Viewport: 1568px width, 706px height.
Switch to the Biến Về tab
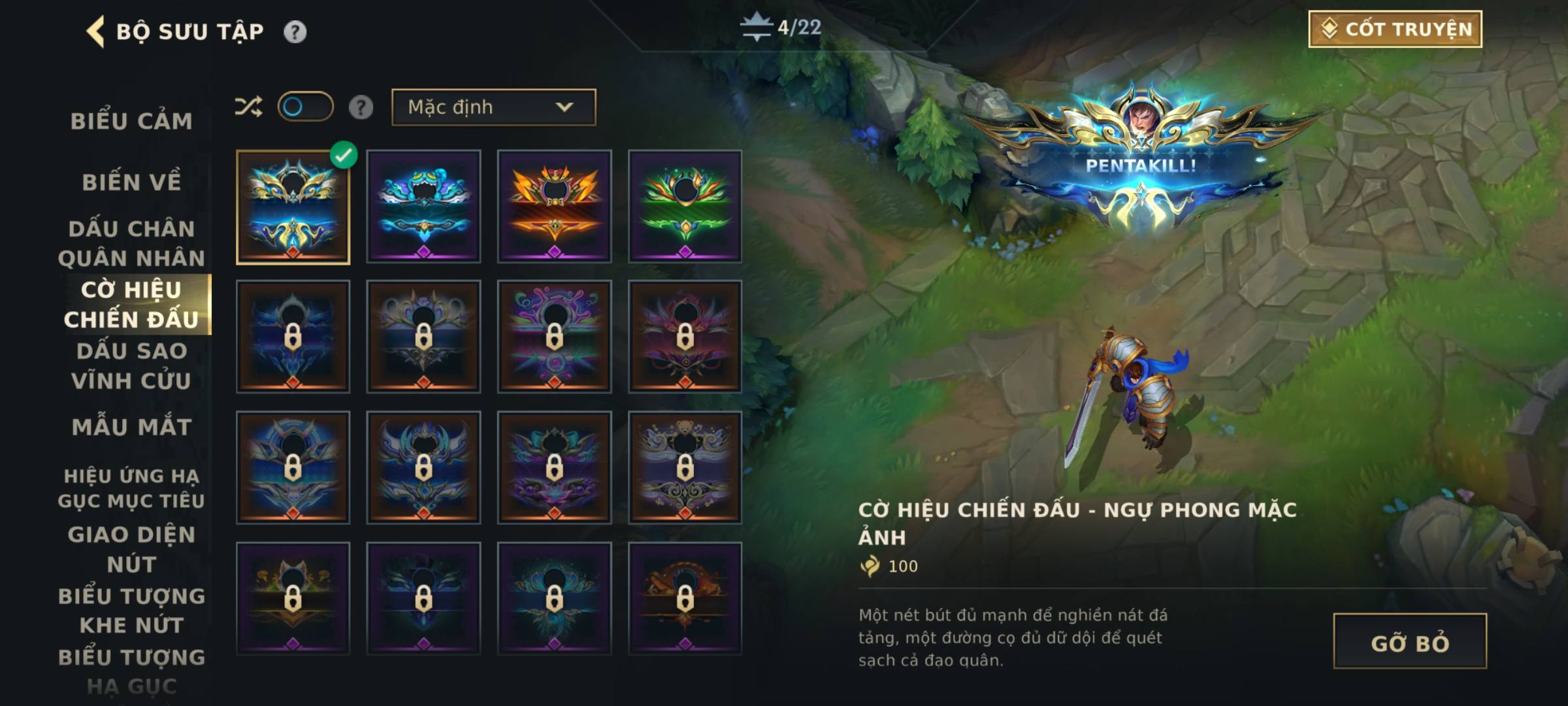(131, 182)
